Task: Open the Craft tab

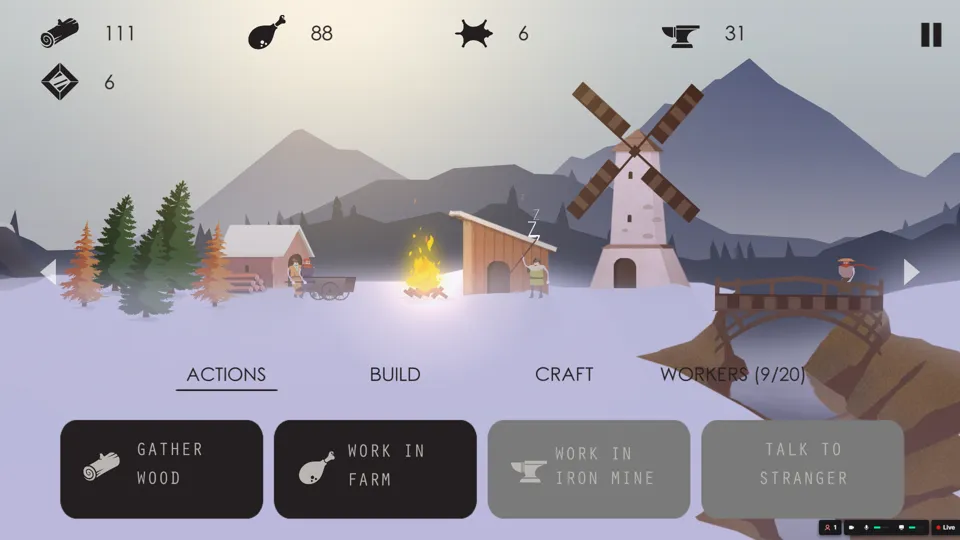Action: click(x=564, y=374)
